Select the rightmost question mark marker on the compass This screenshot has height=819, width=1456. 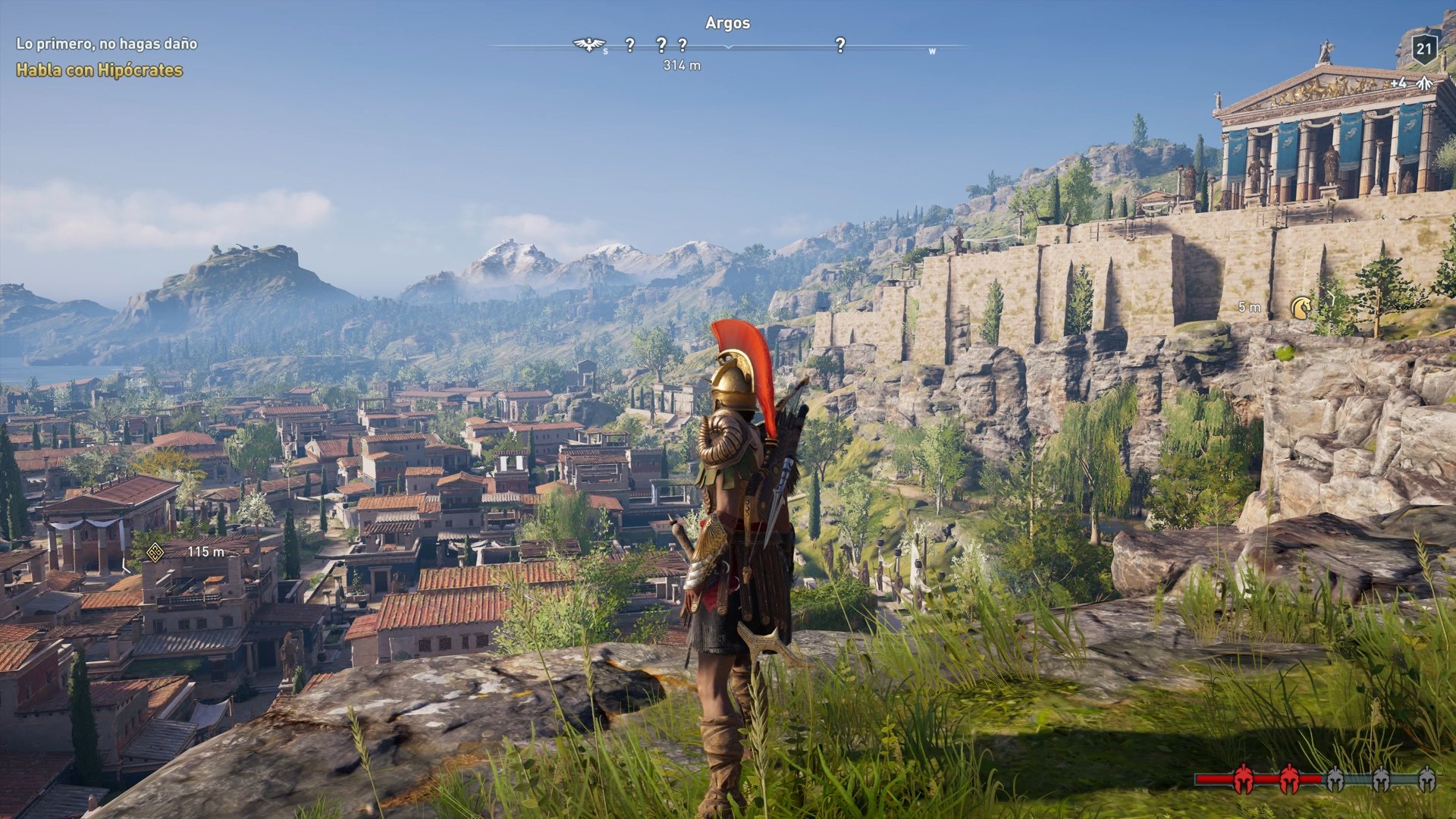coord(840,45)
